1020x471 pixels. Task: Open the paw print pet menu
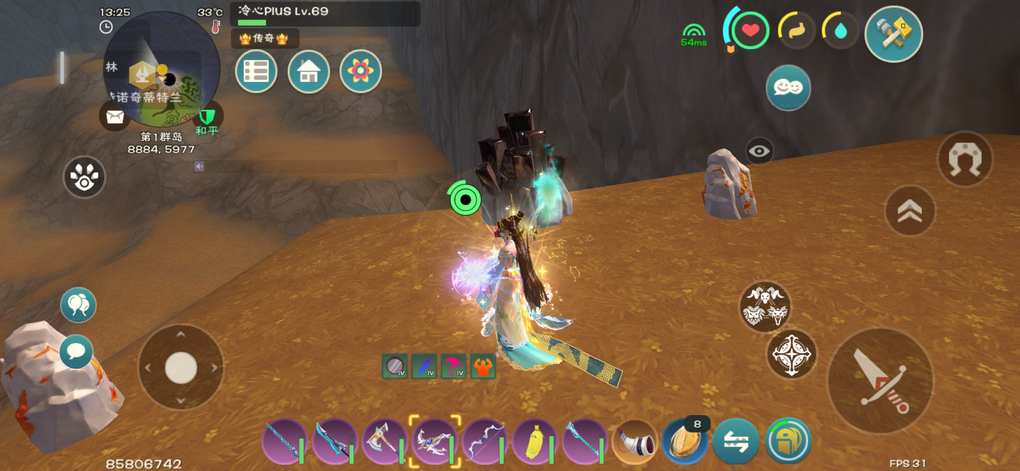(85, 178)
